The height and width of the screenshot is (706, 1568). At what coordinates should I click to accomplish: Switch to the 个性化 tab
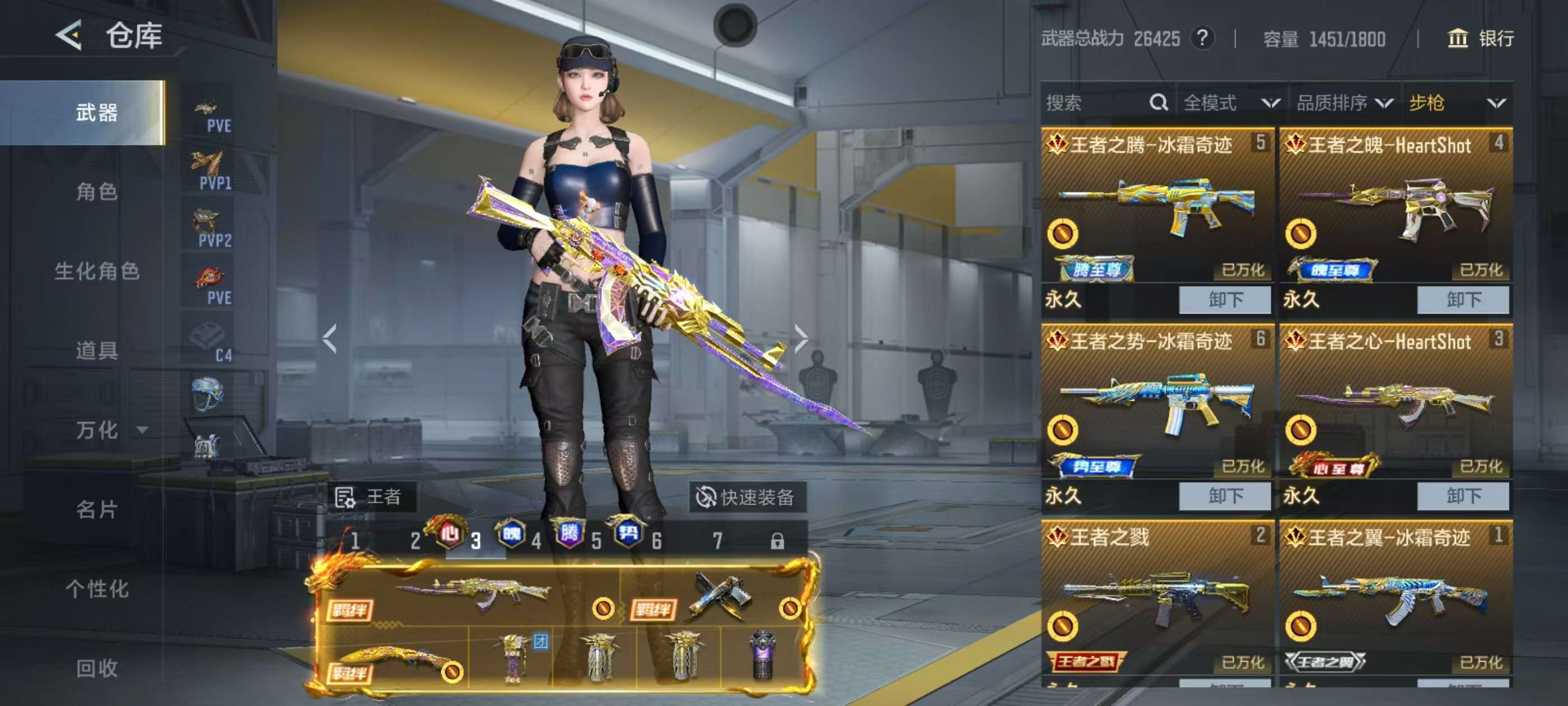(x=96, y=588)
